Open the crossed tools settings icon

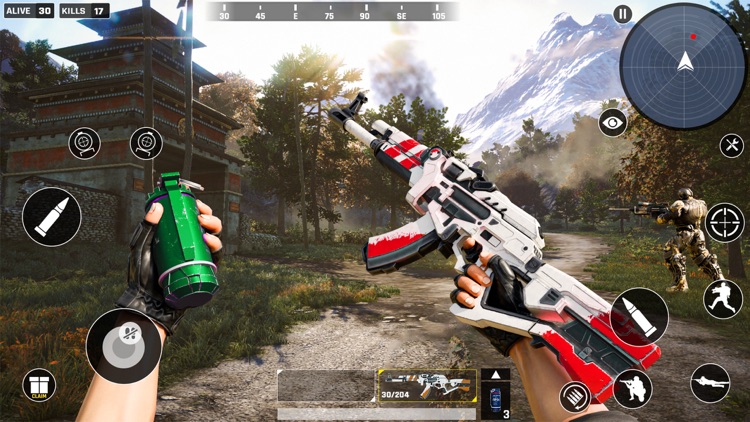[x=732, y=145]
